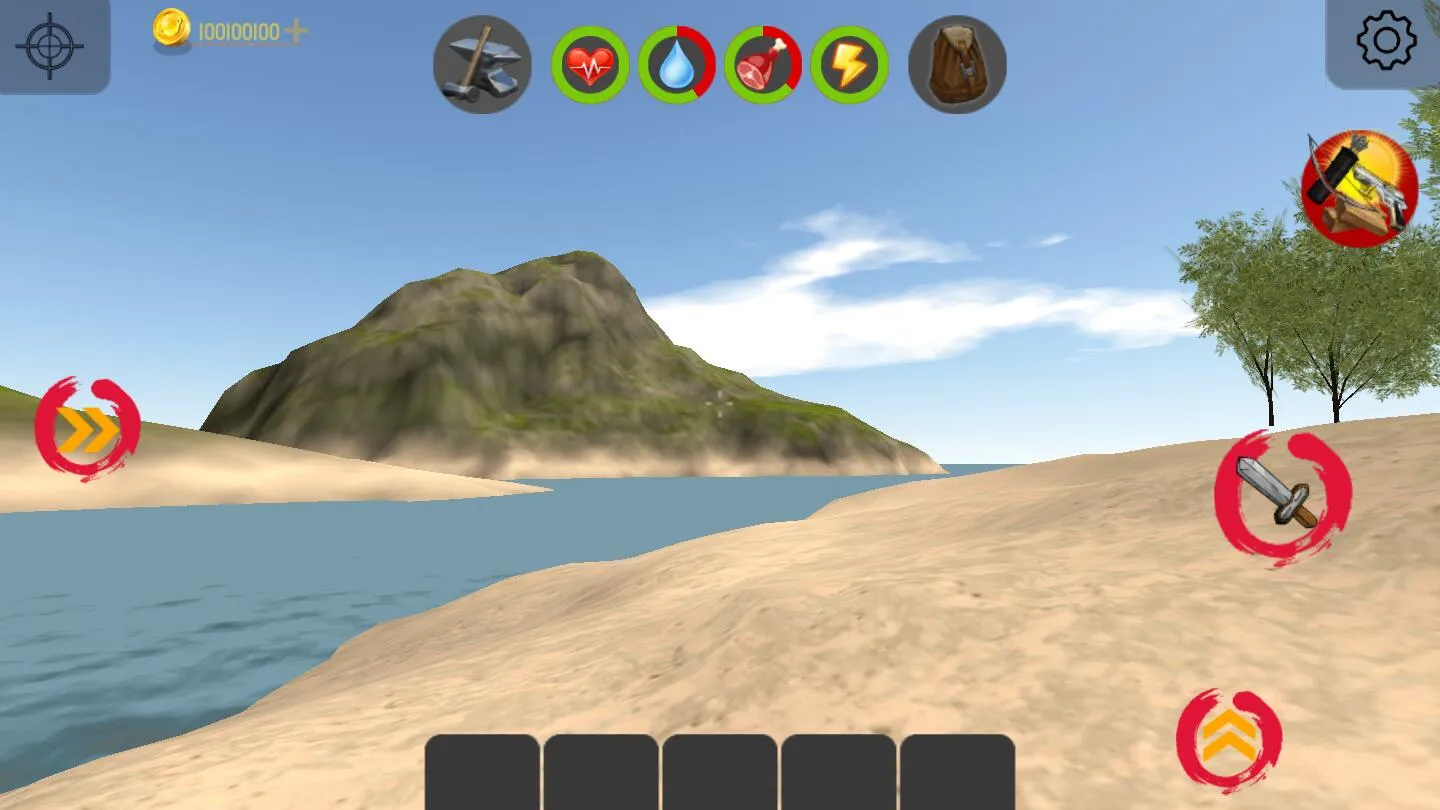
Task: Expand the settings gear menu
Action: [x=1386, y=40]
